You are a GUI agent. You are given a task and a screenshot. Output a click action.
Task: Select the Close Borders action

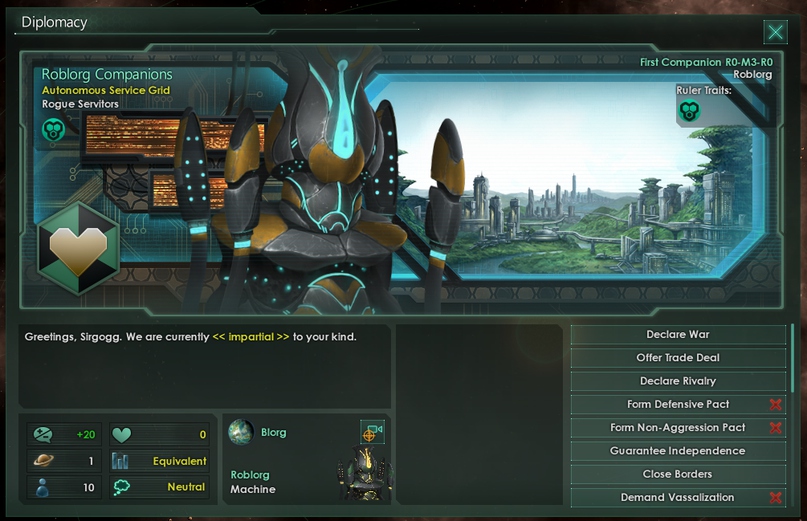coord(678,474)
